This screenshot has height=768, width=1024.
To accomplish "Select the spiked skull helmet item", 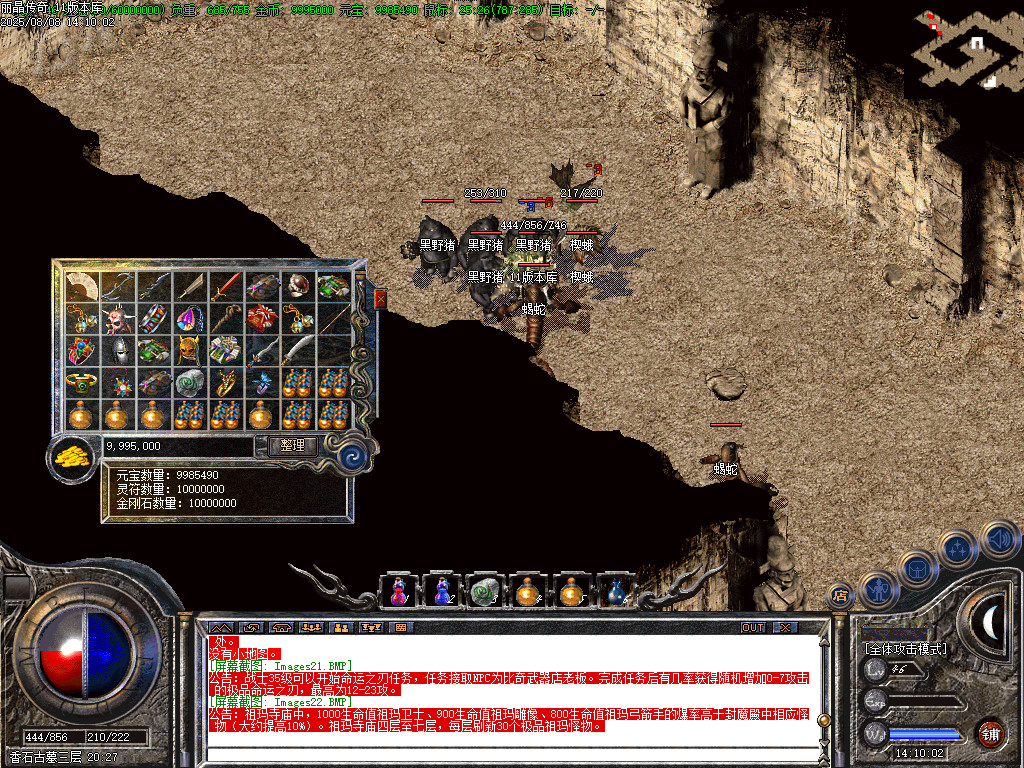I will (117, 319).
